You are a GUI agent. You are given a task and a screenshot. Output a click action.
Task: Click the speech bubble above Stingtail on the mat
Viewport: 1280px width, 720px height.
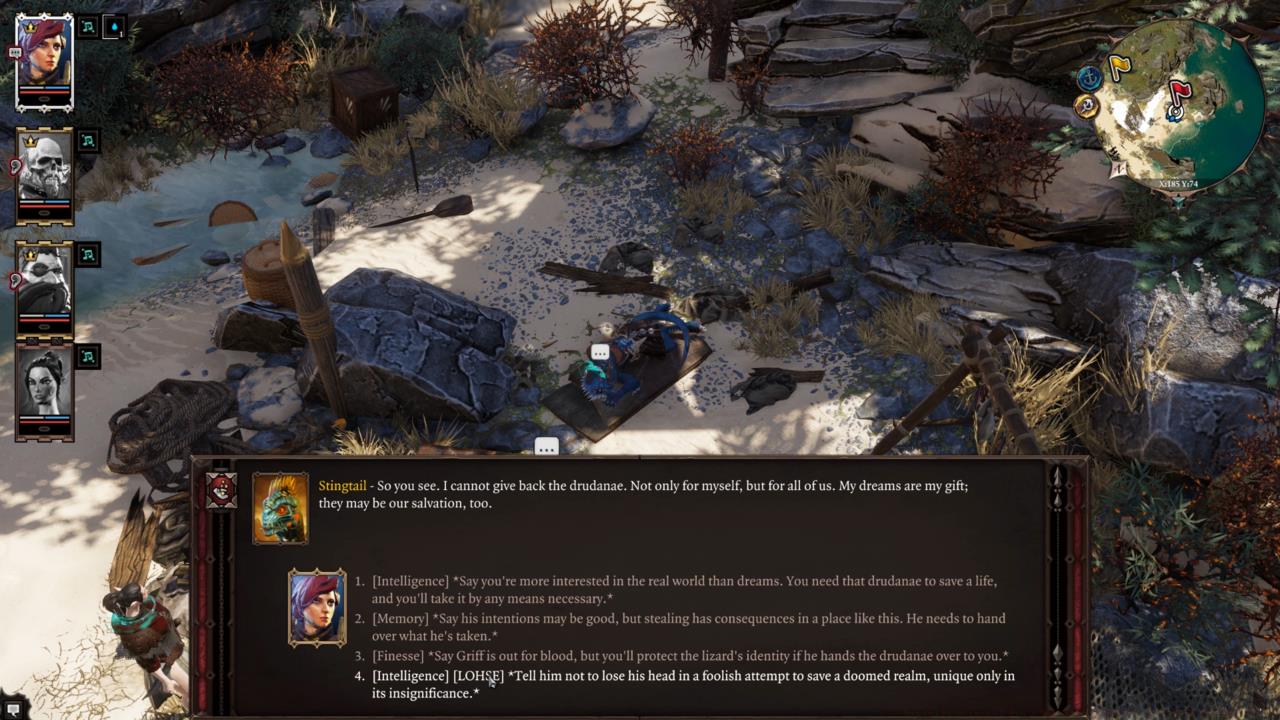(599, 351)
